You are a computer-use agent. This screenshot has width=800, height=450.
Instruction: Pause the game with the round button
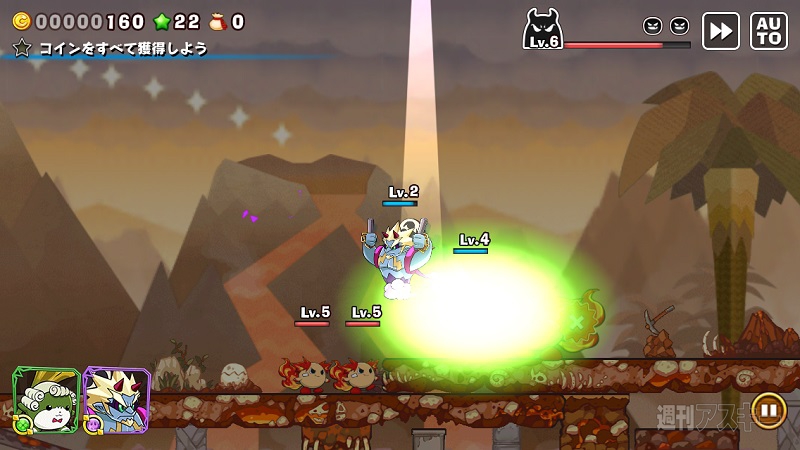pyautogui.click(x=768, y=409)
